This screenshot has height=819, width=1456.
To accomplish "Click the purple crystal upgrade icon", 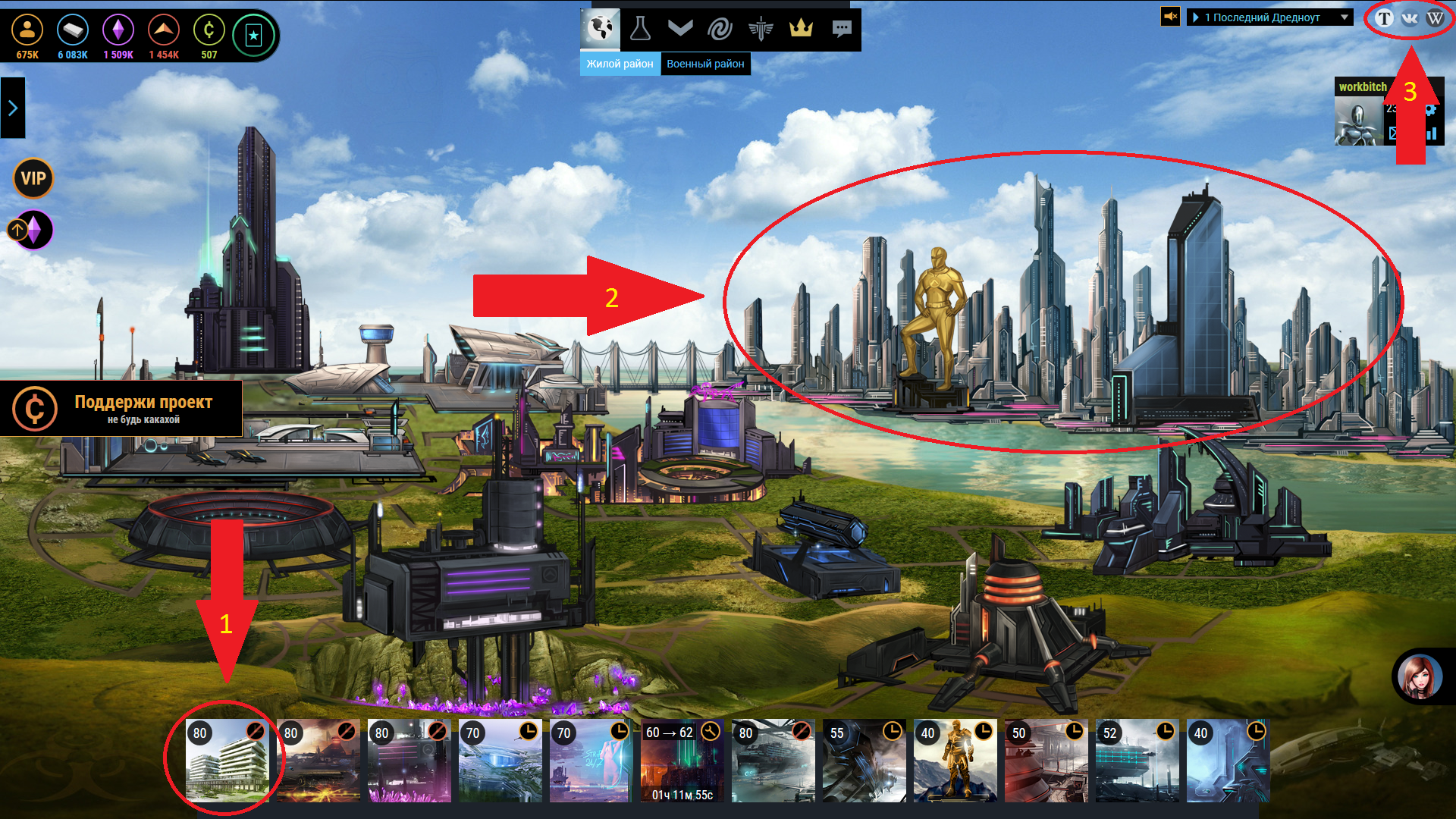I will point(33,229).
